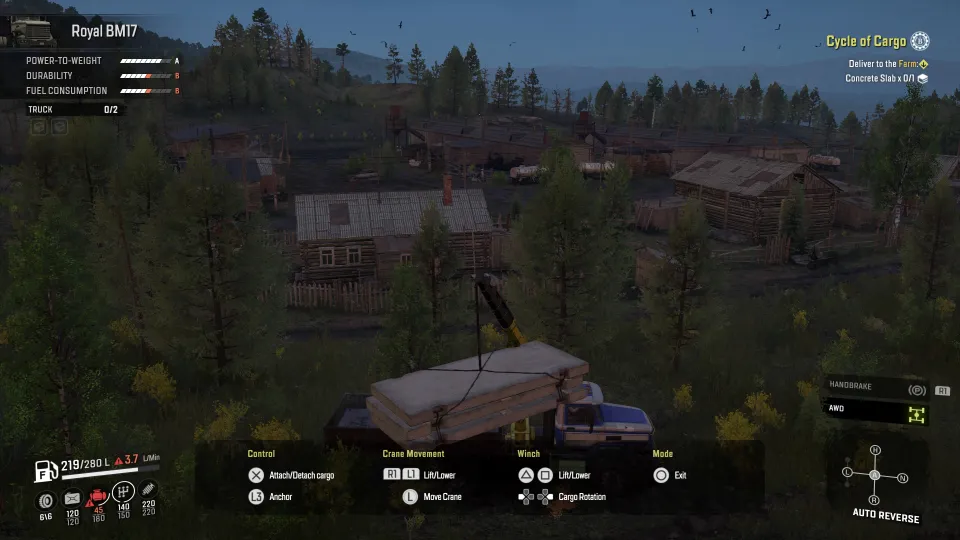This screenshot has height=540, width=960.
Task: Shift the gearbox to High gear
Action: 875,451
